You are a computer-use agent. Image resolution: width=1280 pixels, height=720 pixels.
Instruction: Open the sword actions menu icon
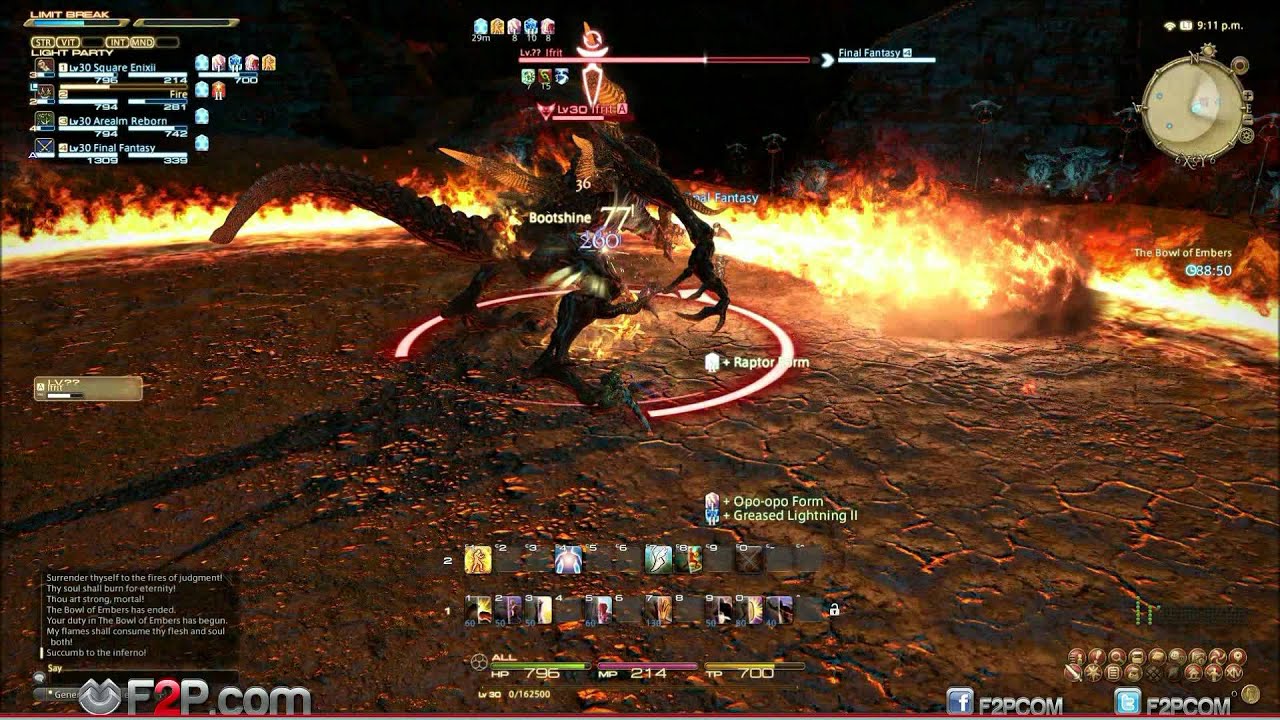point(1074,674)
